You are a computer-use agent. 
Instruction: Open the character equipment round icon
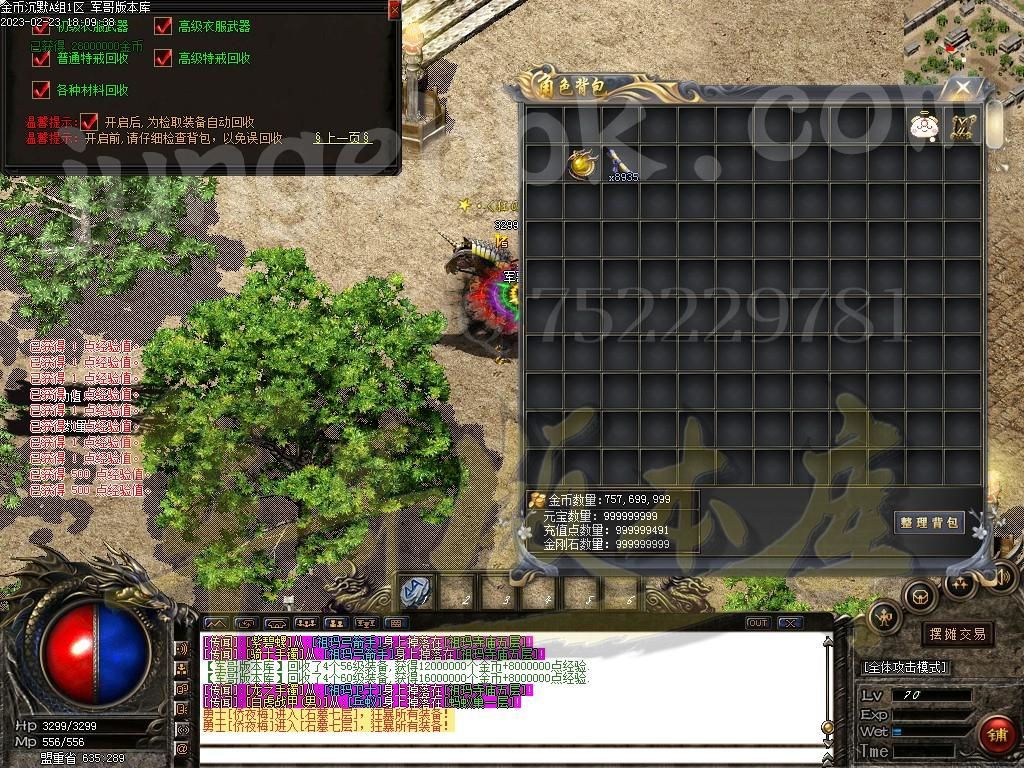pos(885,617)
